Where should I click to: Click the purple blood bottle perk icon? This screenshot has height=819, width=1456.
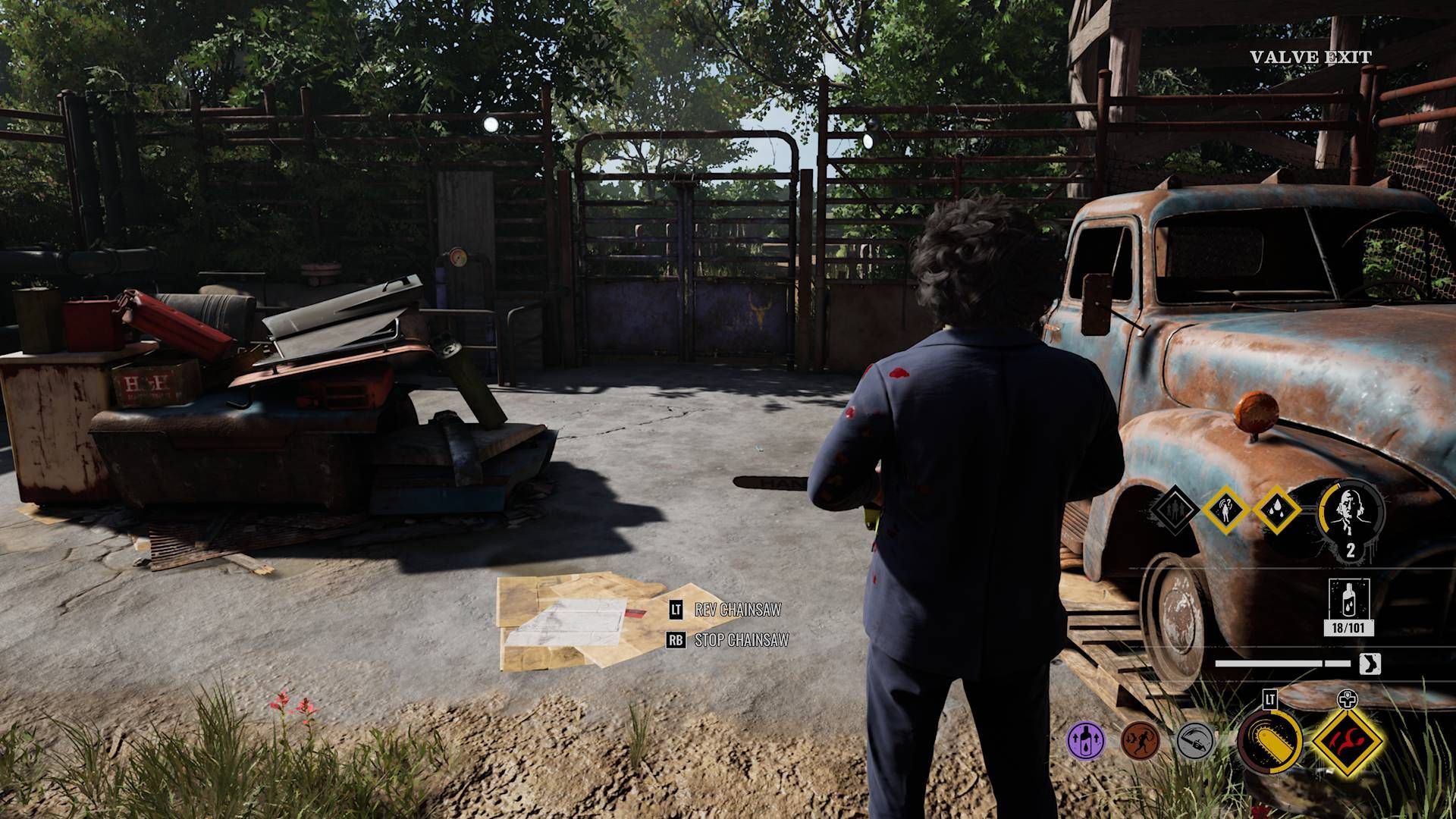1084,739
